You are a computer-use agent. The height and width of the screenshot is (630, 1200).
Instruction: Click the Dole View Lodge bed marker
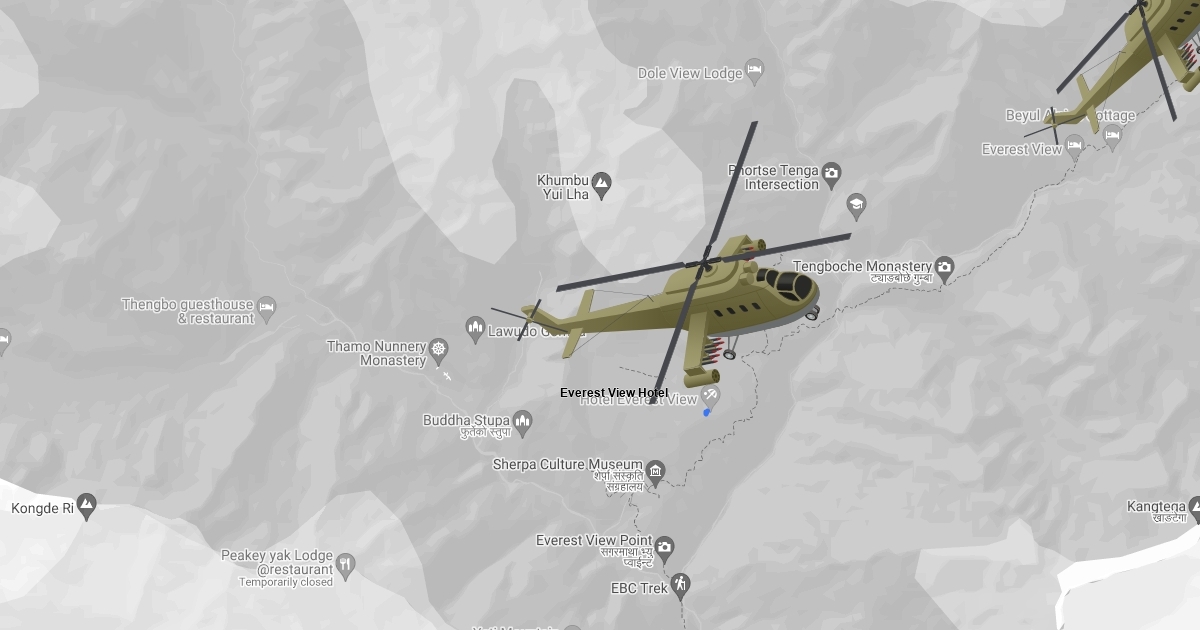click(x=755, y=70)
